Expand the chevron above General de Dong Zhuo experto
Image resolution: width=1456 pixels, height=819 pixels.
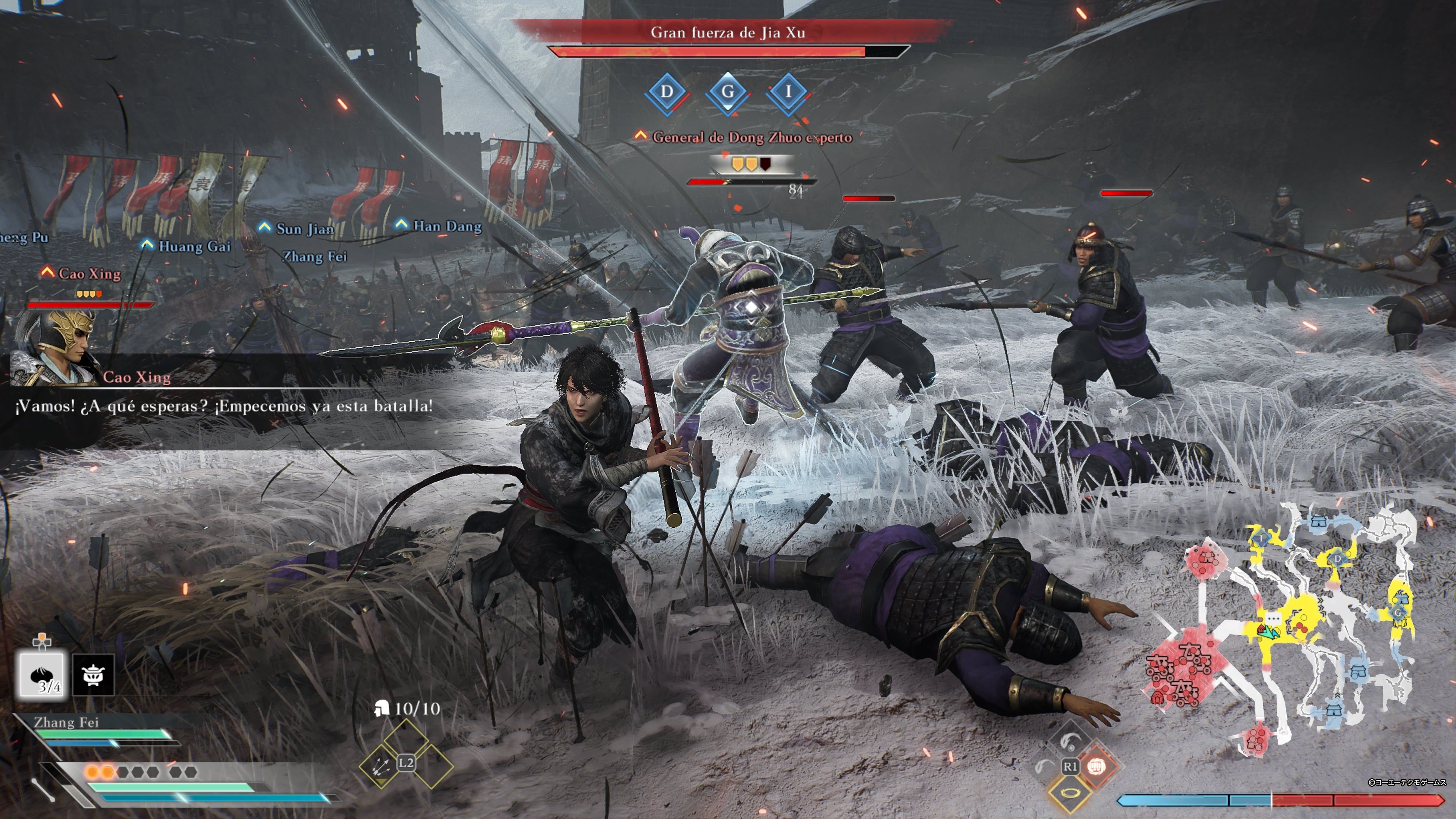pos(642,136)
